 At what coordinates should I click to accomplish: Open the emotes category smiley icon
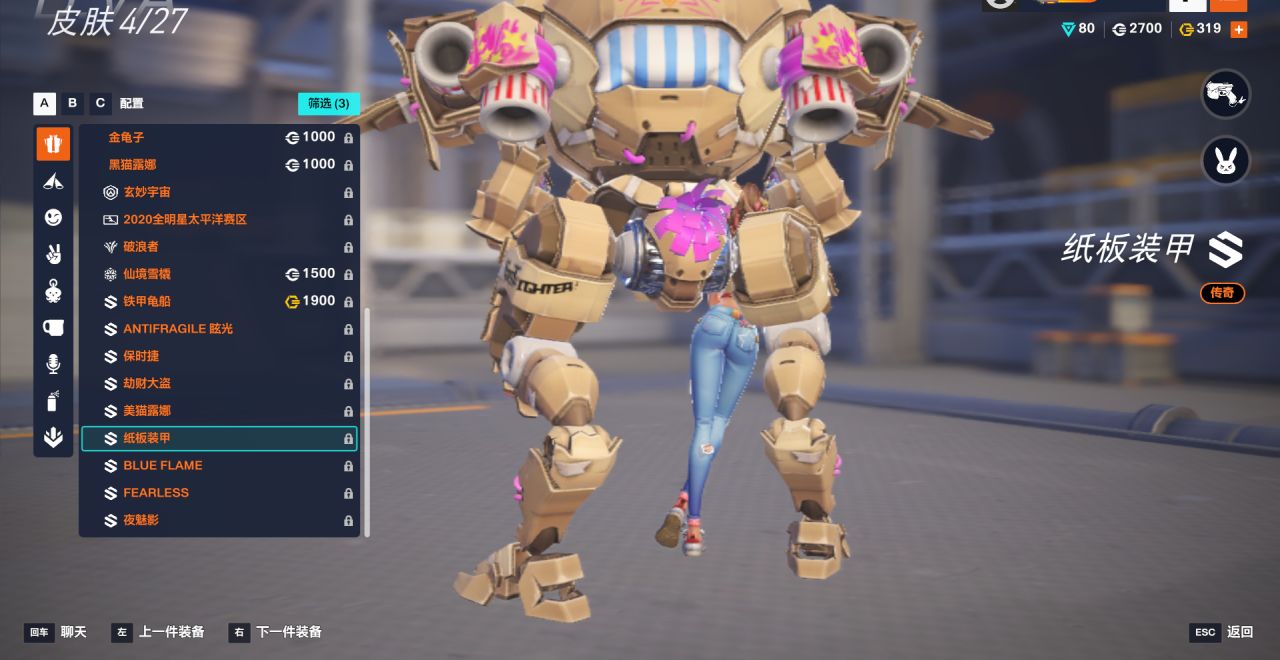pos(53,217)
